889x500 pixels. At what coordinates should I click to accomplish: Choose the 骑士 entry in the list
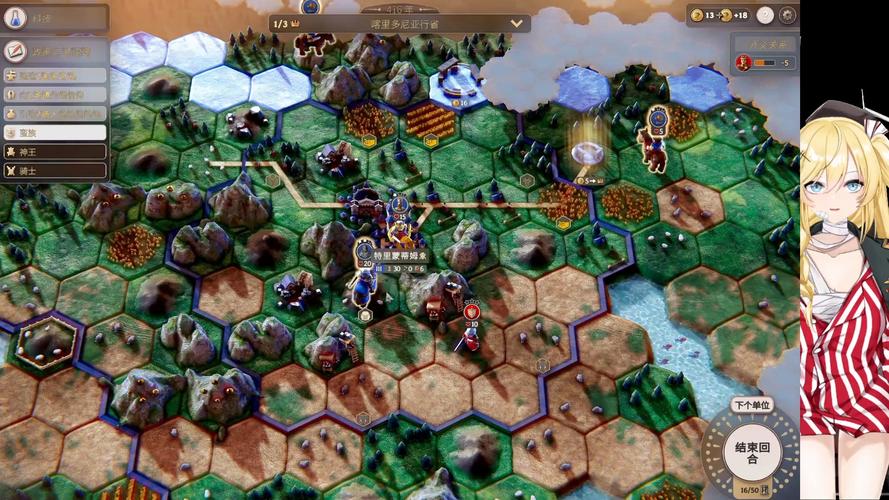(x=55, y=171)
